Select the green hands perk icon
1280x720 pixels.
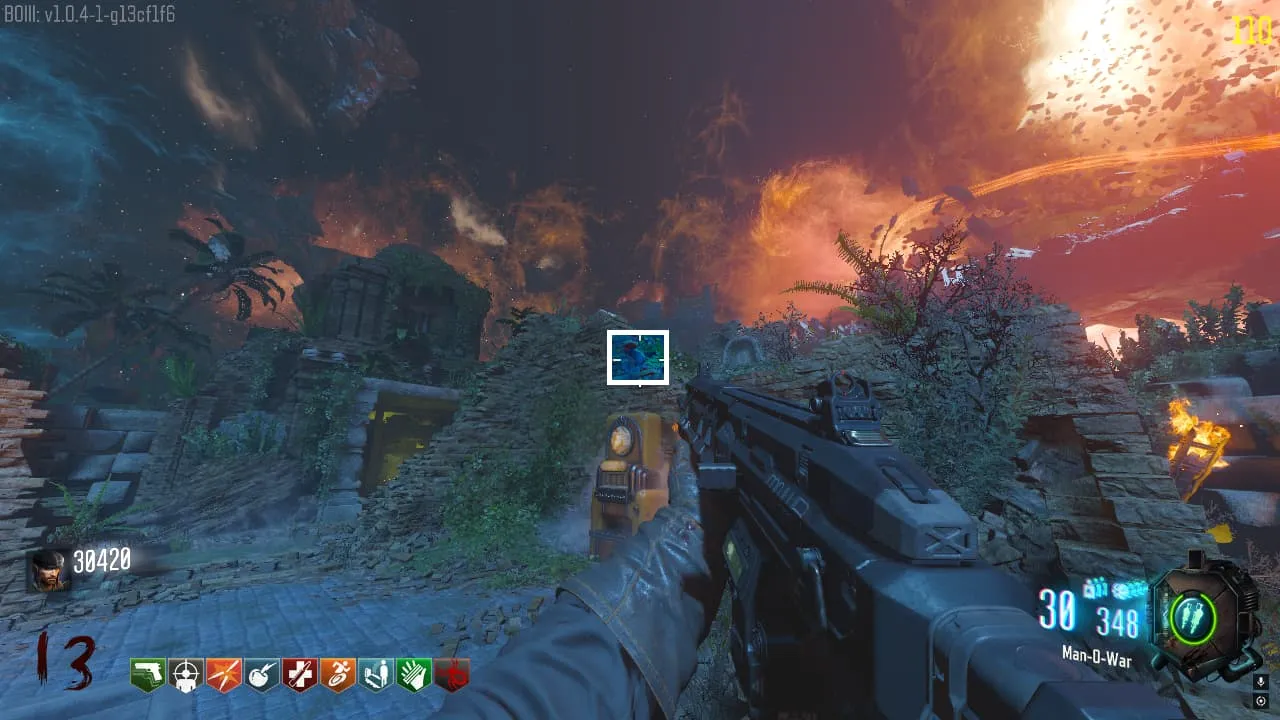pyautogui.click(x=413, y=675)
